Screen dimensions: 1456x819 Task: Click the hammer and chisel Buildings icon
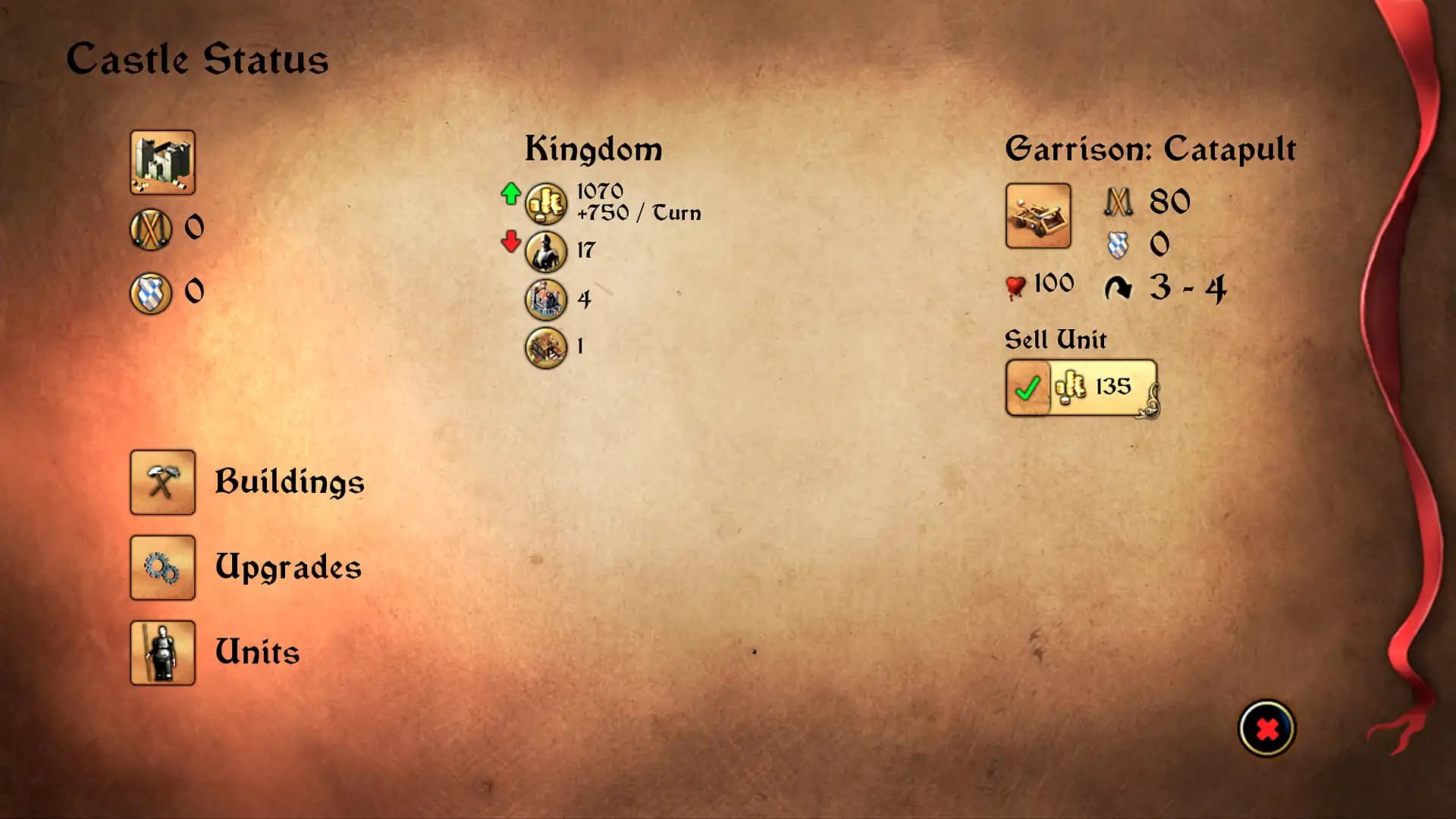coord(162,482)
